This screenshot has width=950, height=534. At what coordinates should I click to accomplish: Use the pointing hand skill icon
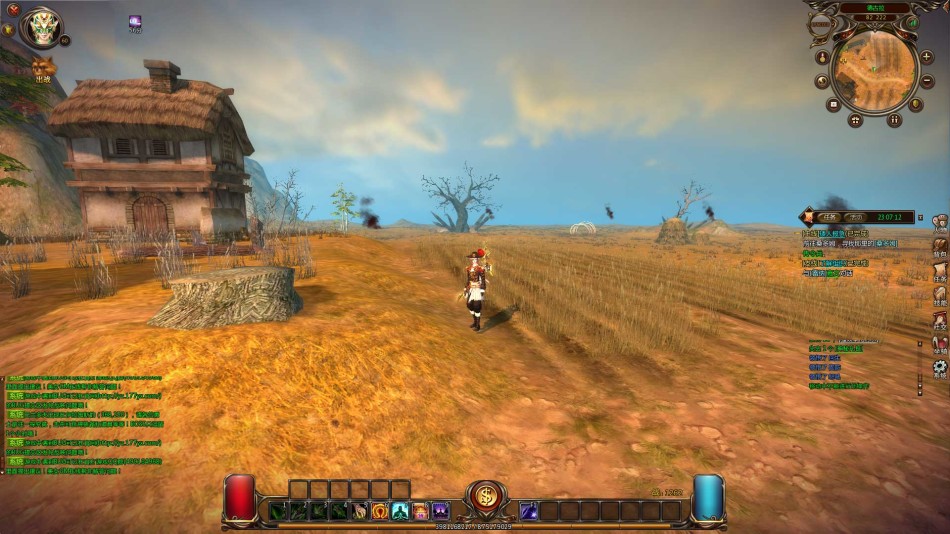point(360,511)
